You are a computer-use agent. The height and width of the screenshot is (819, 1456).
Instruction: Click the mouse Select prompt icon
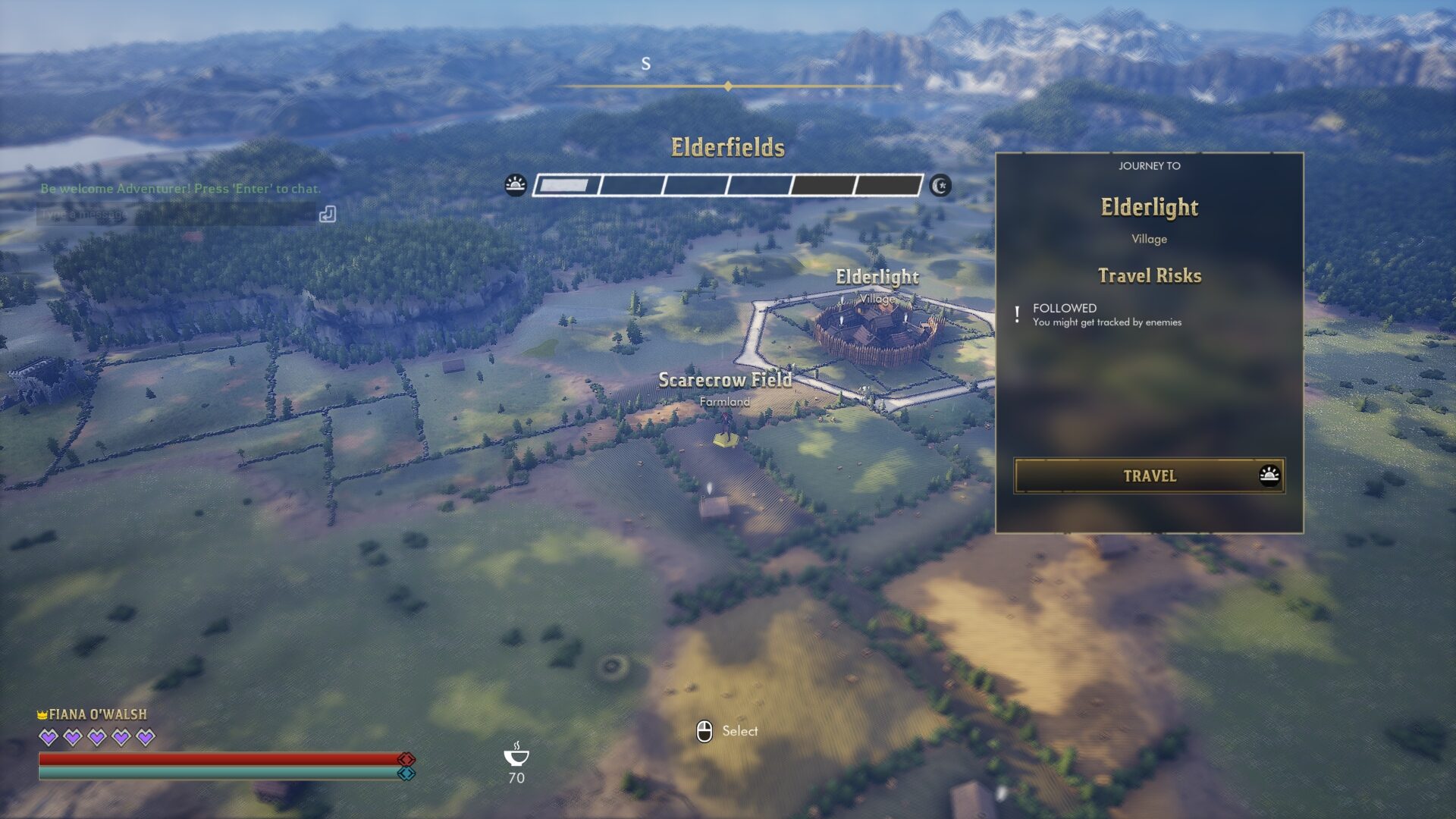coord(706,730)
